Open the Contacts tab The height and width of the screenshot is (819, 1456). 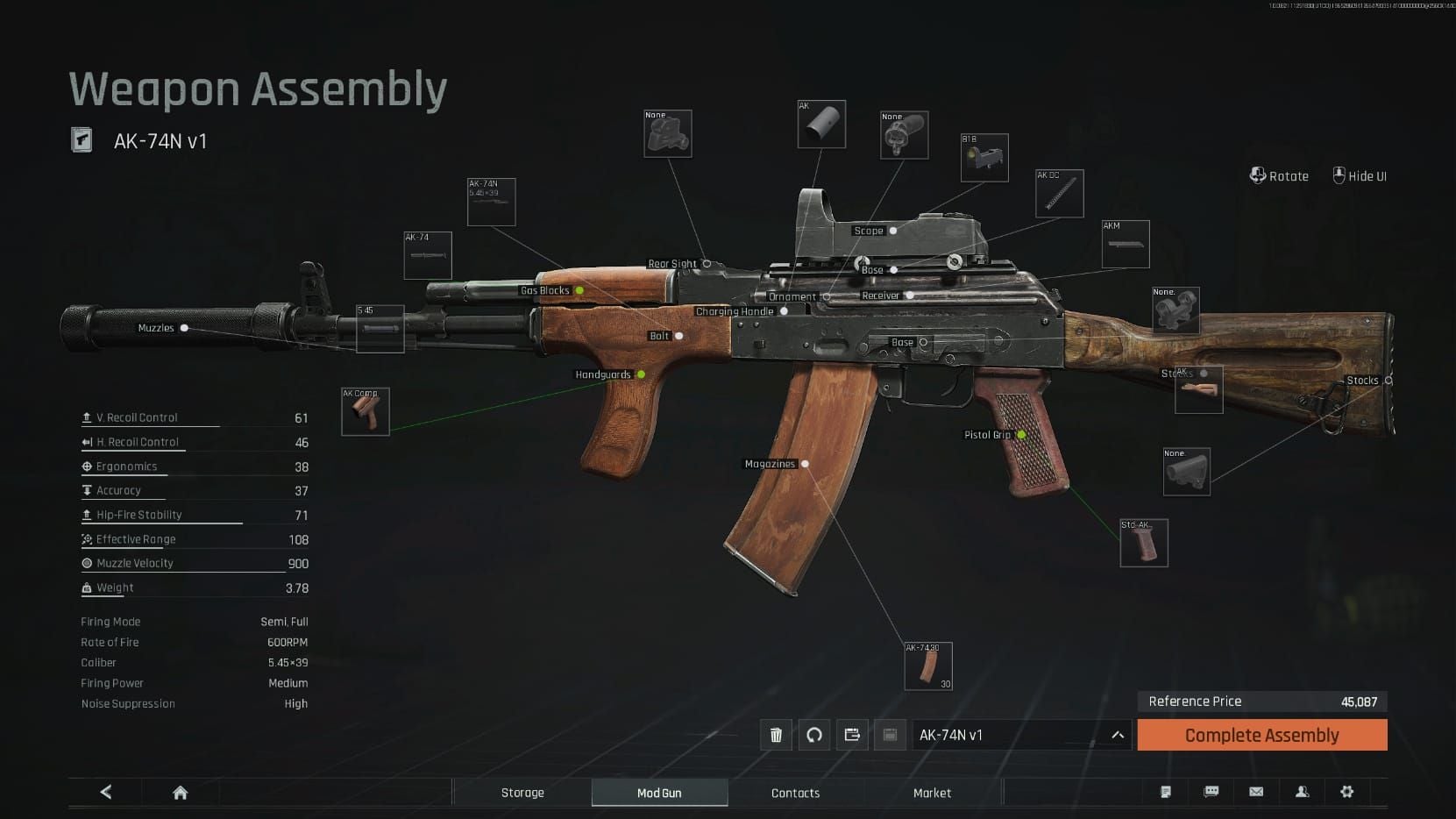point(795,793)
